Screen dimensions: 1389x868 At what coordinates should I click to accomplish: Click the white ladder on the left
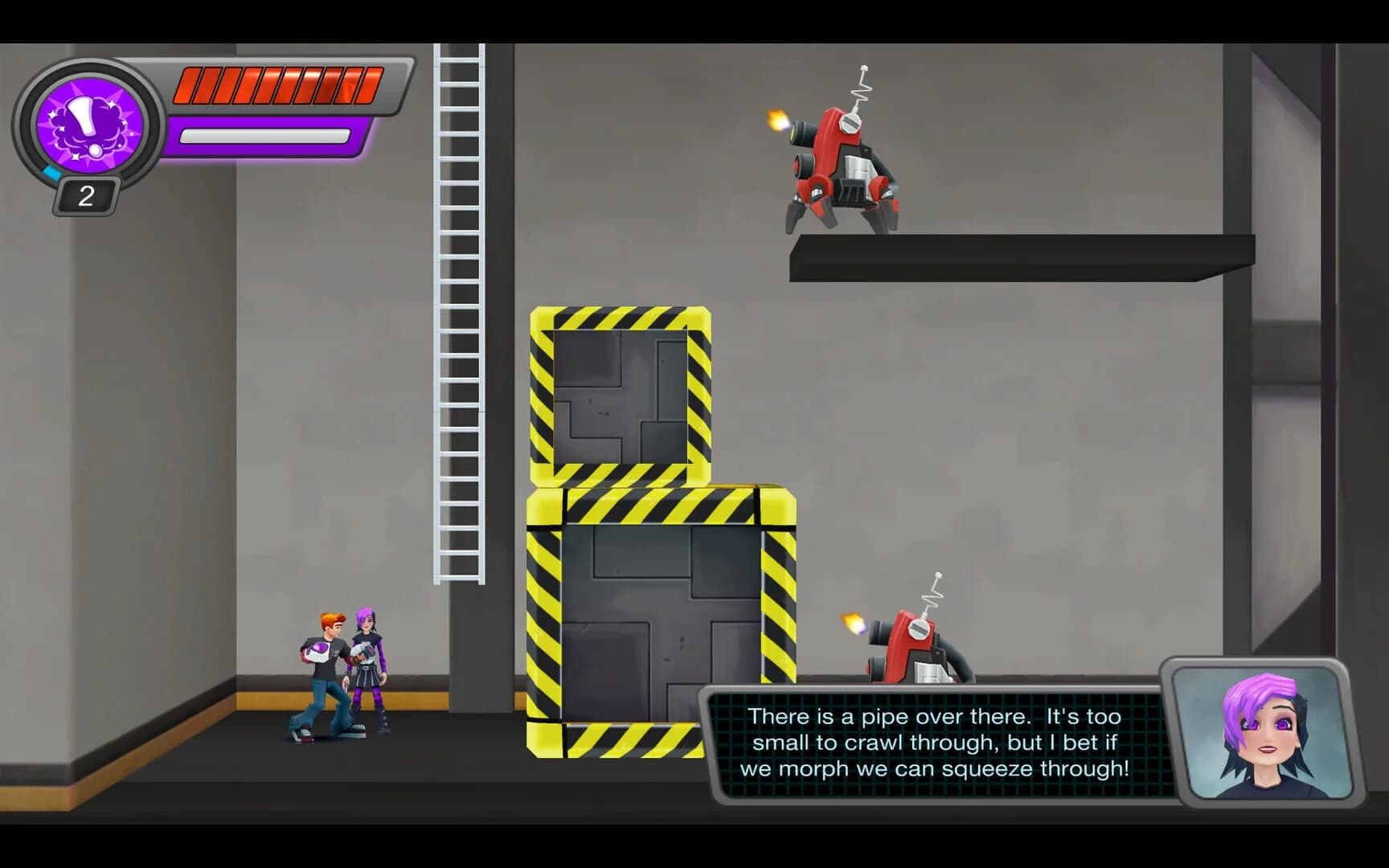(x=458, y=321)
